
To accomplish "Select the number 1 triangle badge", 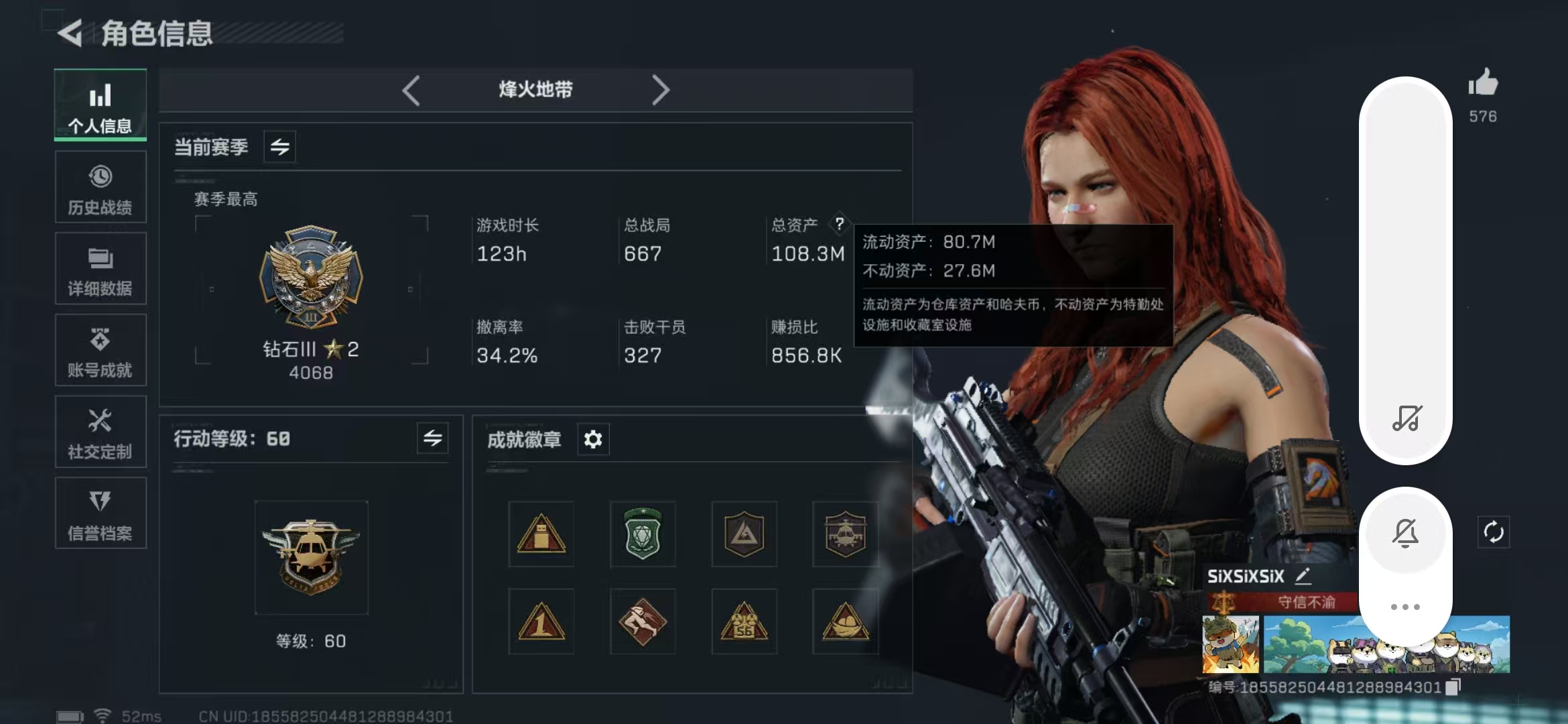I will [x=541, y=622].
